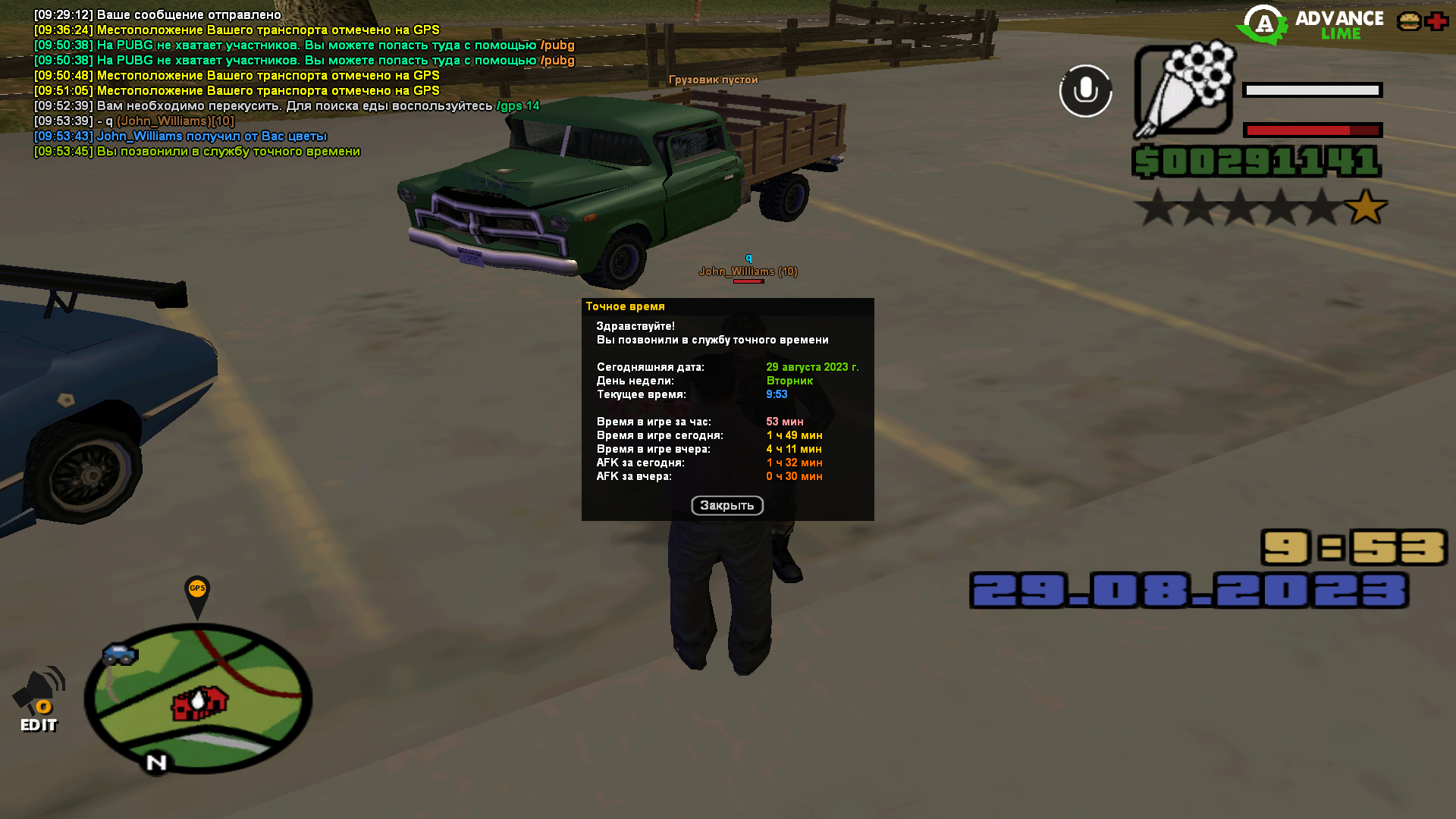1456x819 pixels.
Task: Click the blue car marker on minimap
Action: point(120,654)
